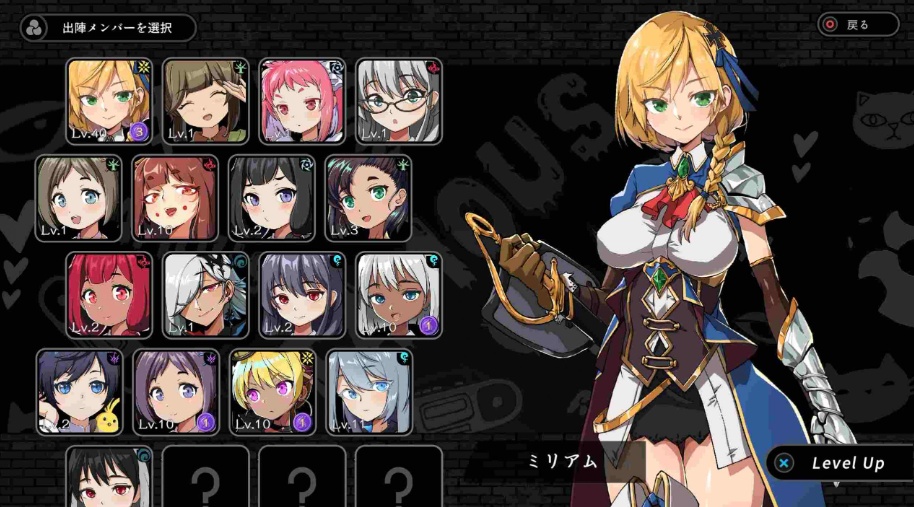Screen dimensions: 914x507
Task: Select the red-haired dark-skinned girl portrait
Action: coord(109,294)
